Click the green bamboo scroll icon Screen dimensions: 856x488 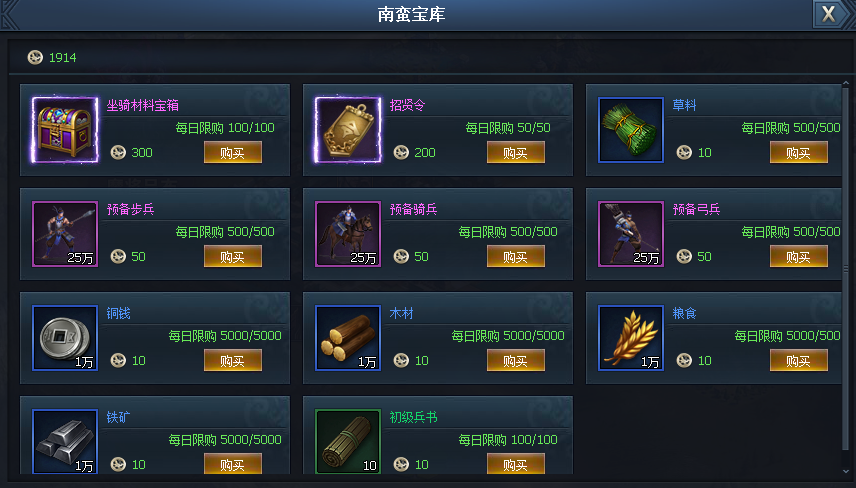[348, 442]
